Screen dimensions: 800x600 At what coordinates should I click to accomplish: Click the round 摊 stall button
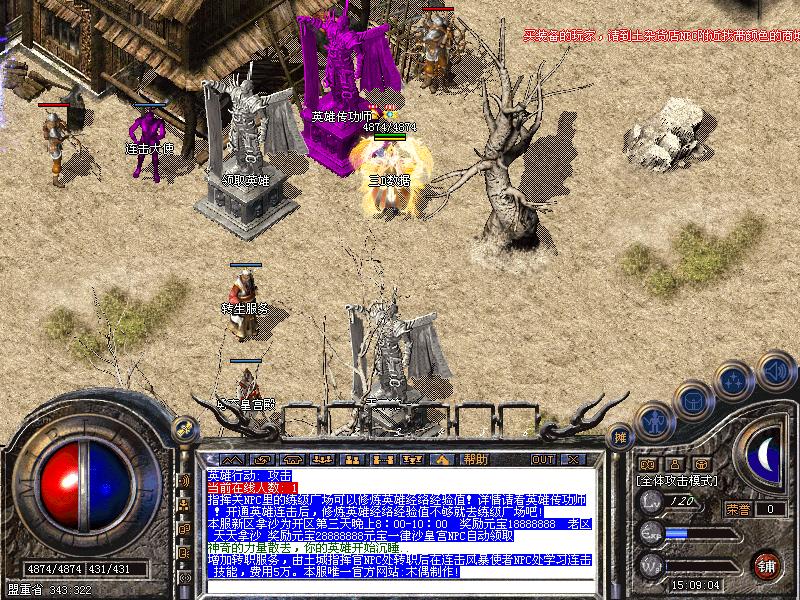(620, 436)
